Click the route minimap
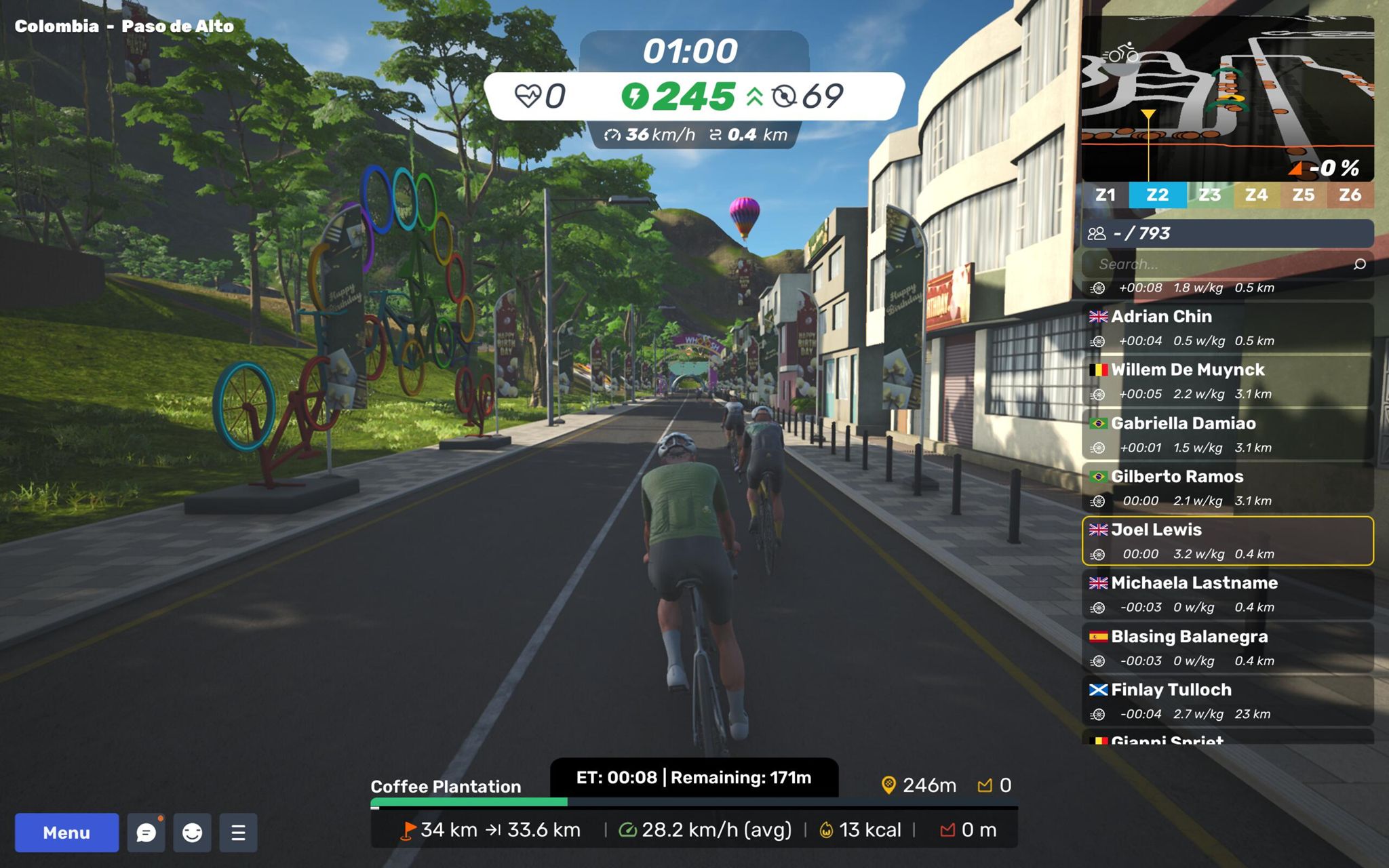This screenshot has width=1389, height=868. click(1228, 98)
